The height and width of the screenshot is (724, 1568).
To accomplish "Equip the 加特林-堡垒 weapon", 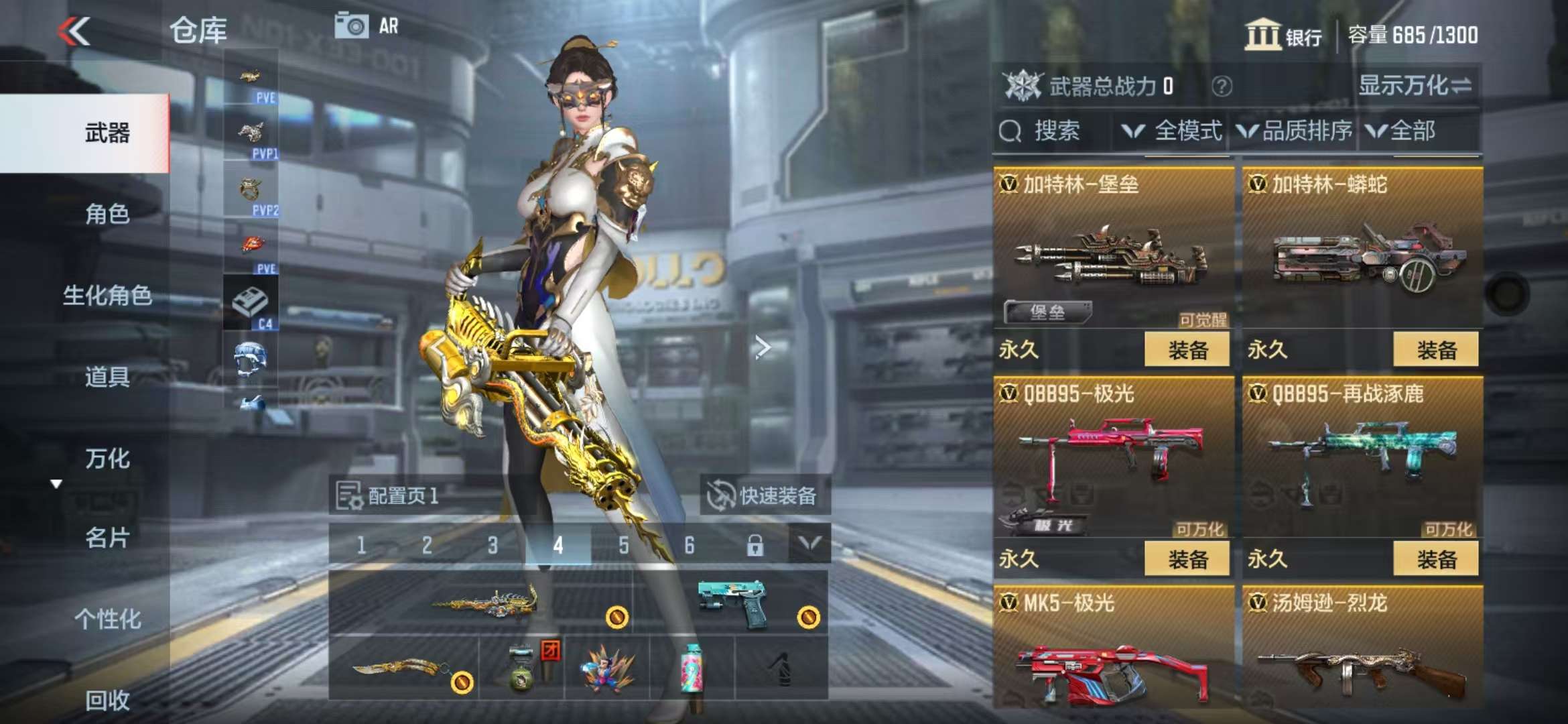I will tap(1187, 350).
